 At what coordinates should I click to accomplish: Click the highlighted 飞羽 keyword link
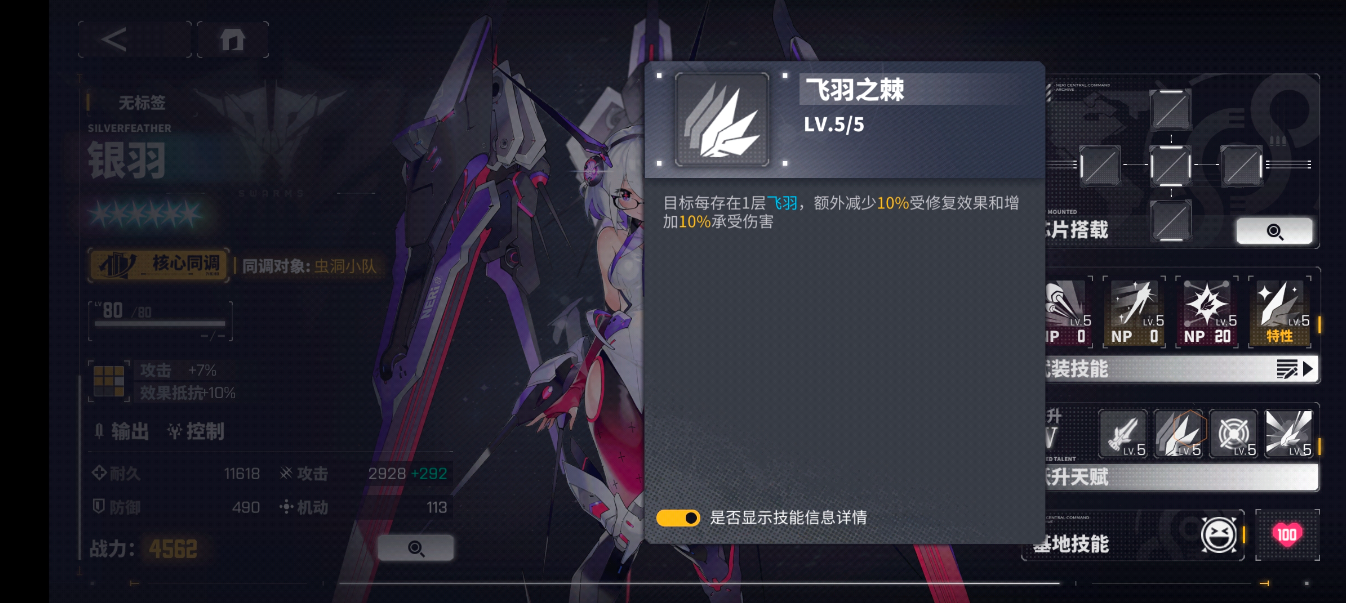pyautogui.click(x=783, y=203)
